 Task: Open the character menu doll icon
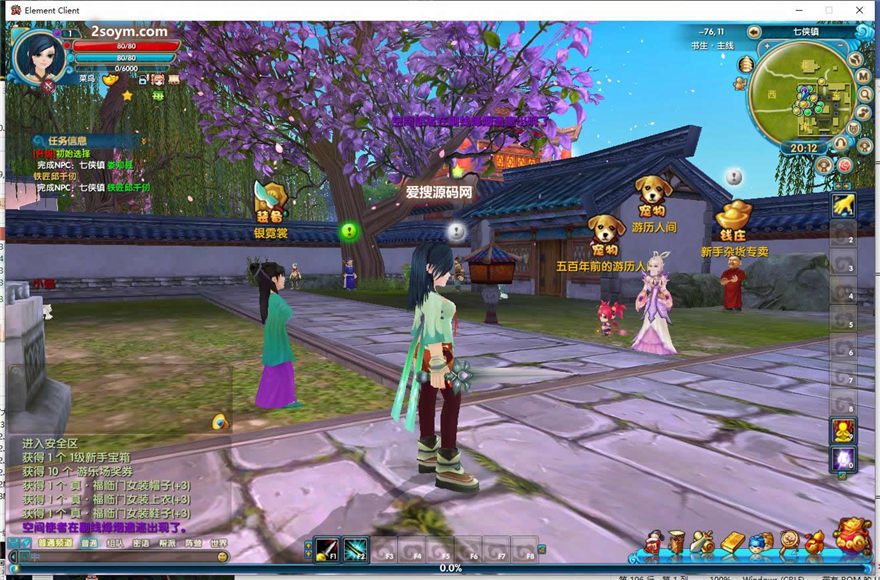654,542
